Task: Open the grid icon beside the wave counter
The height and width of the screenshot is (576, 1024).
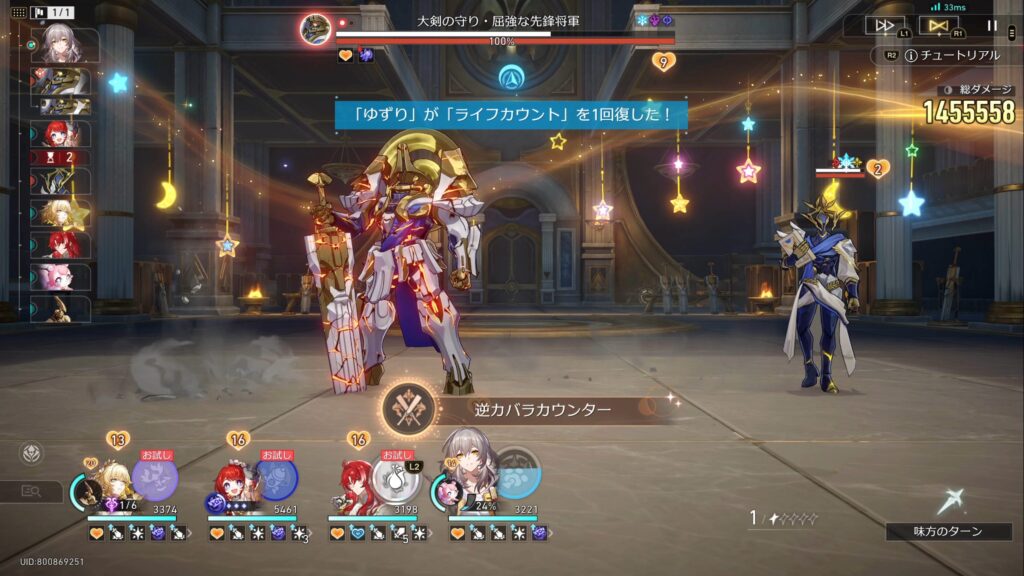Action: (18, 13)
